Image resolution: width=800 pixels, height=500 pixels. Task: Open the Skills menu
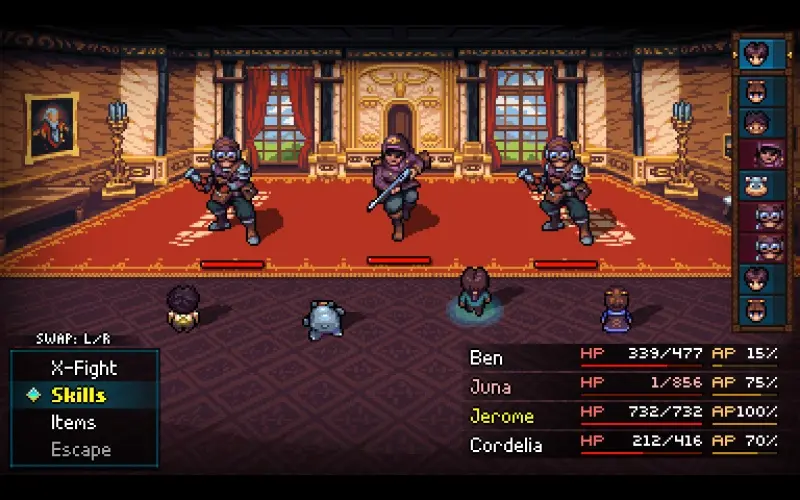pos(79,395)
